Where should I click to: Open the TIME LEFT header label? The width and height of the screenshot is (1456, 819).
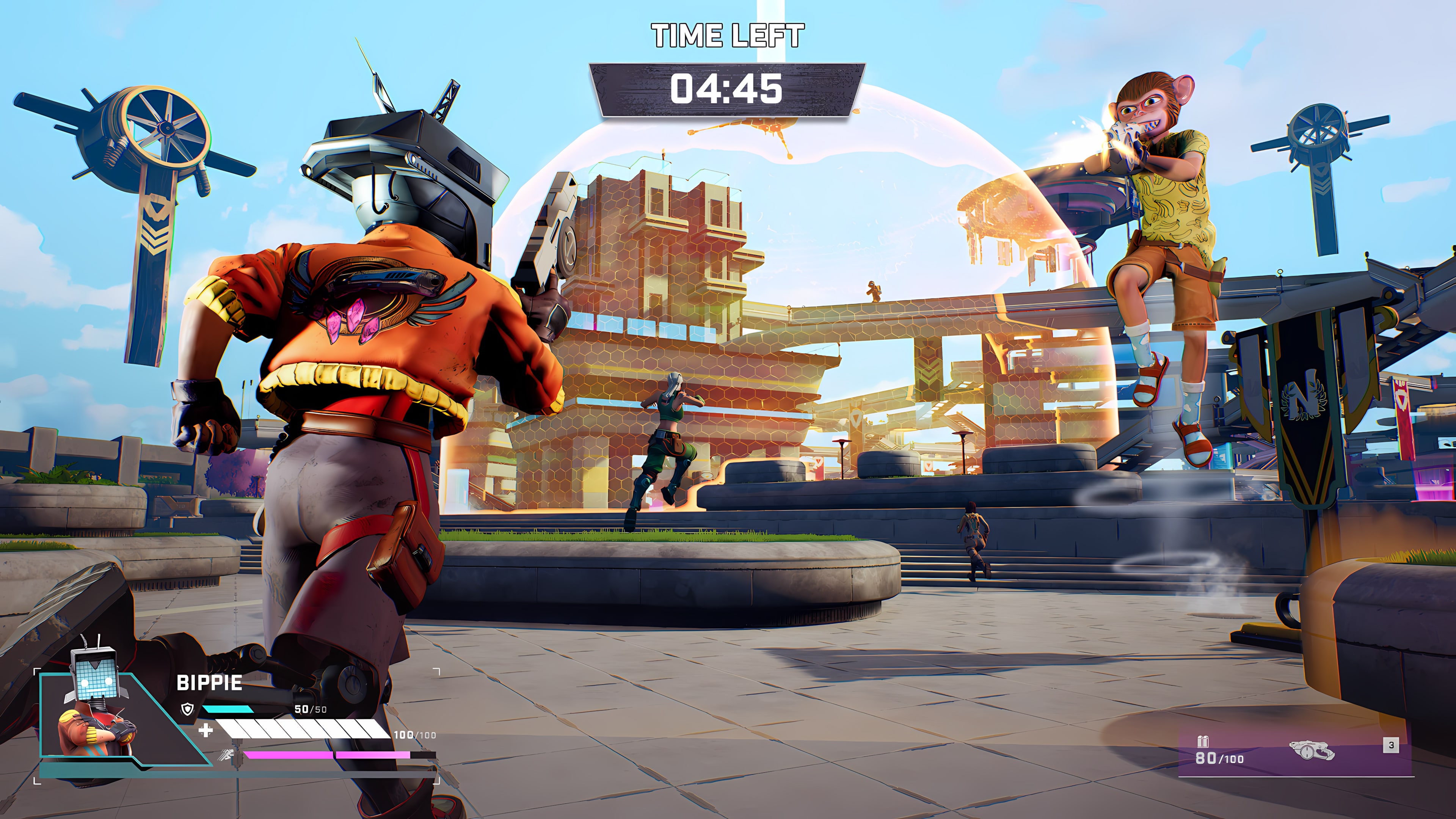pyautogui.click(x=728, y=34)
